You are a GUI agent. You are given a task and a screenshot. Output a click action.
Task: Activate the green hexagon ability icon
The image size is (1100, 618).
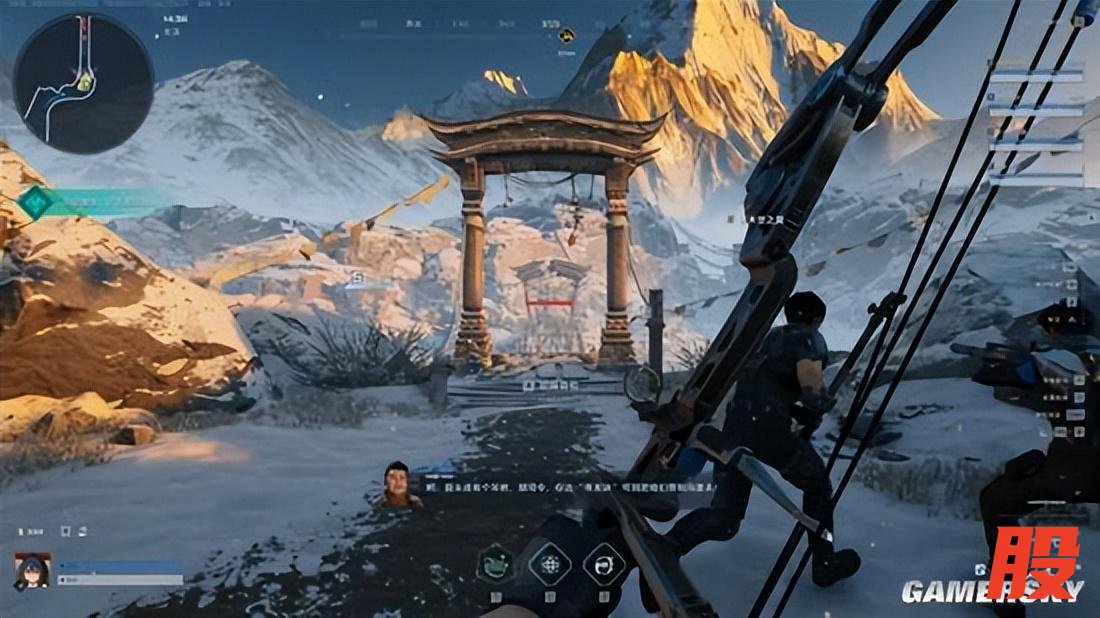pyautogui.click(x=495, y=564)
